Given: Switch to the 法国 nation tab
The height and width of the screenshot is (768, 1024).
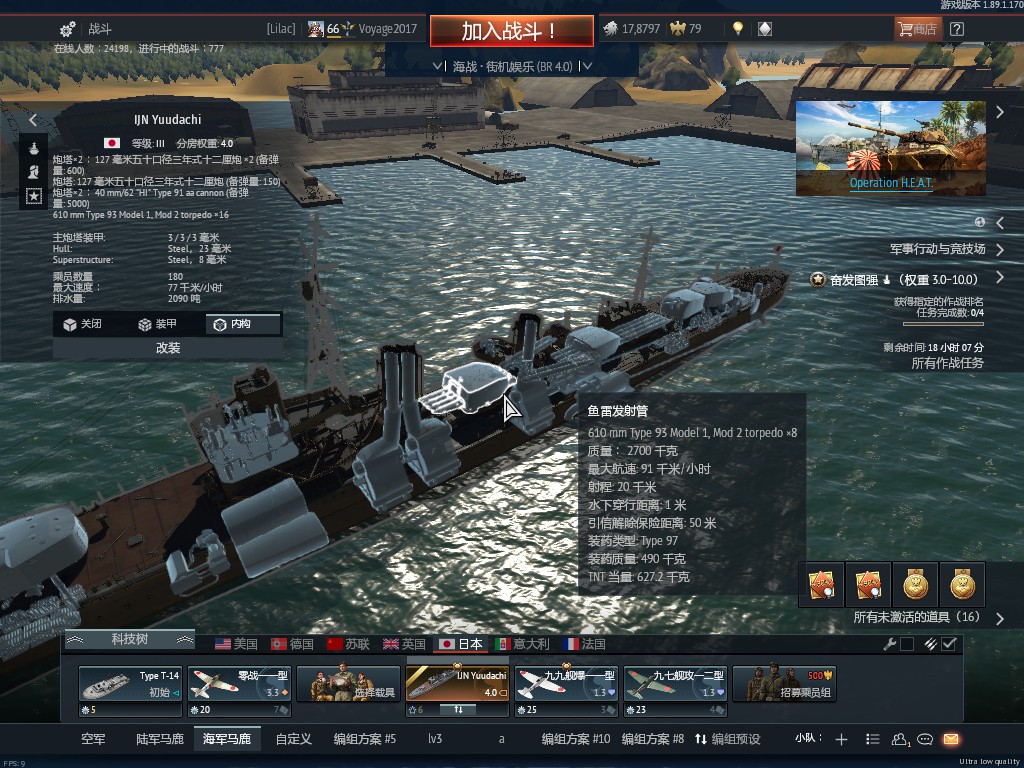Looking at the screenshot, I should (x=585, y=644).
